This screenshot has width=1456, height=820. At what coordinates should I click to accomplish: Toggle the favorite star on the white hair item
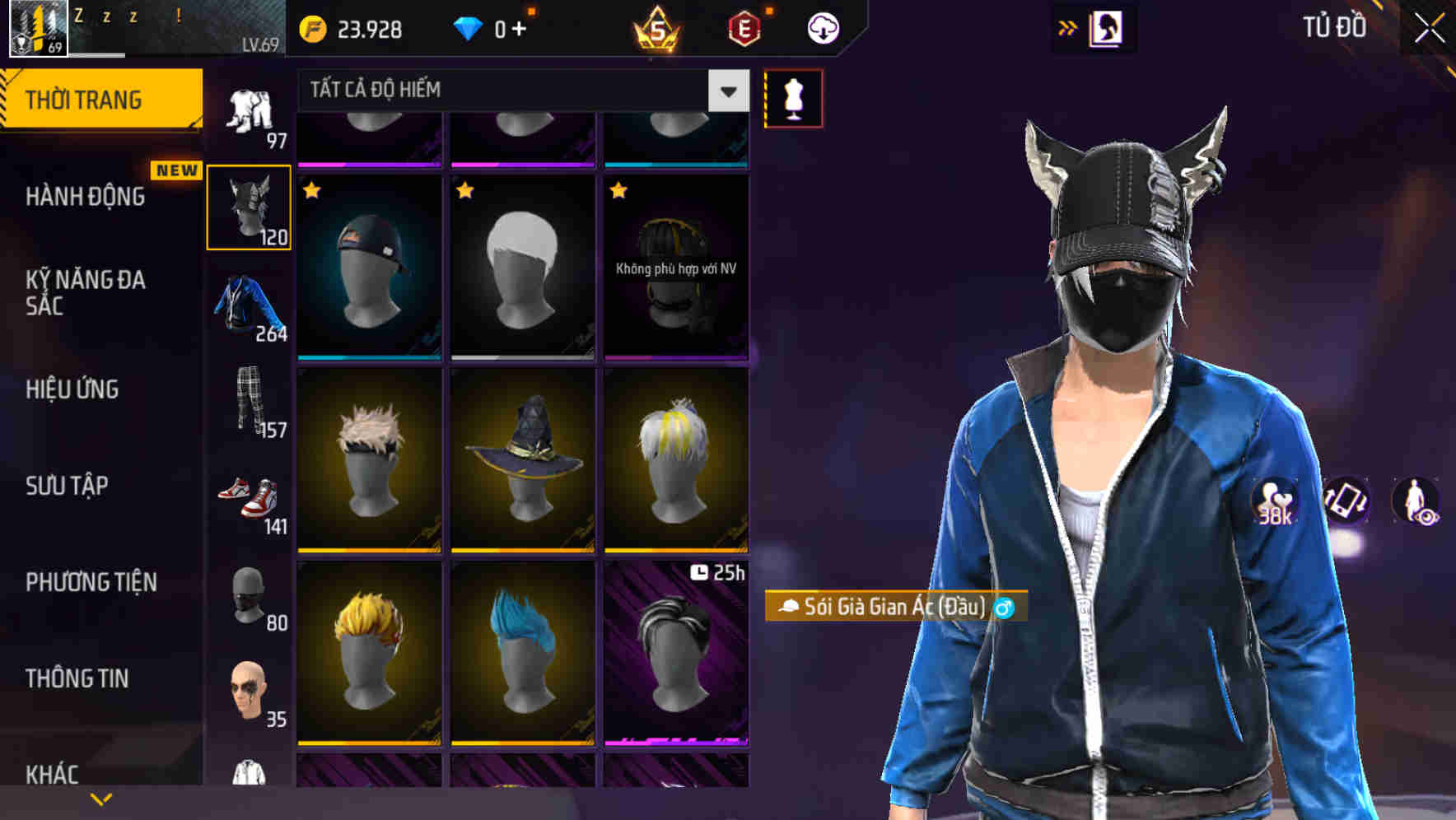pyautogui.click(x=464, y=192)
